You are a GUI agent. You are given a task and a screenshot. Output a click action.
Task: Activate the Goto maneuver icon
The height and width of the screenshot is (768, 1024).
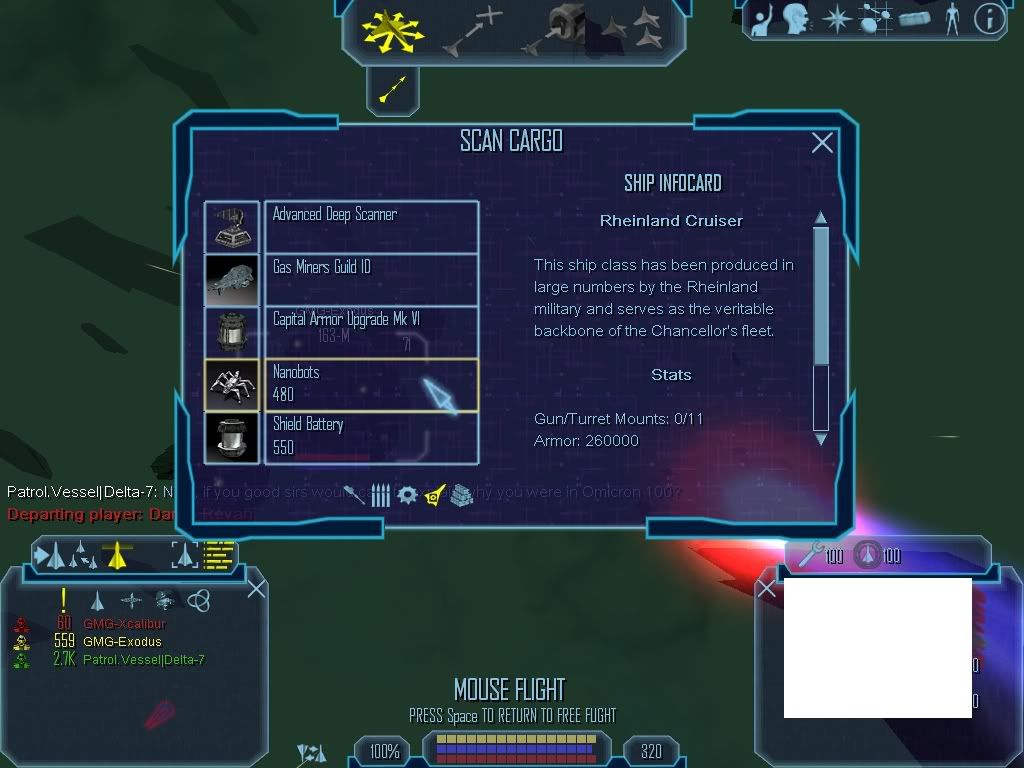pos(476,29)
